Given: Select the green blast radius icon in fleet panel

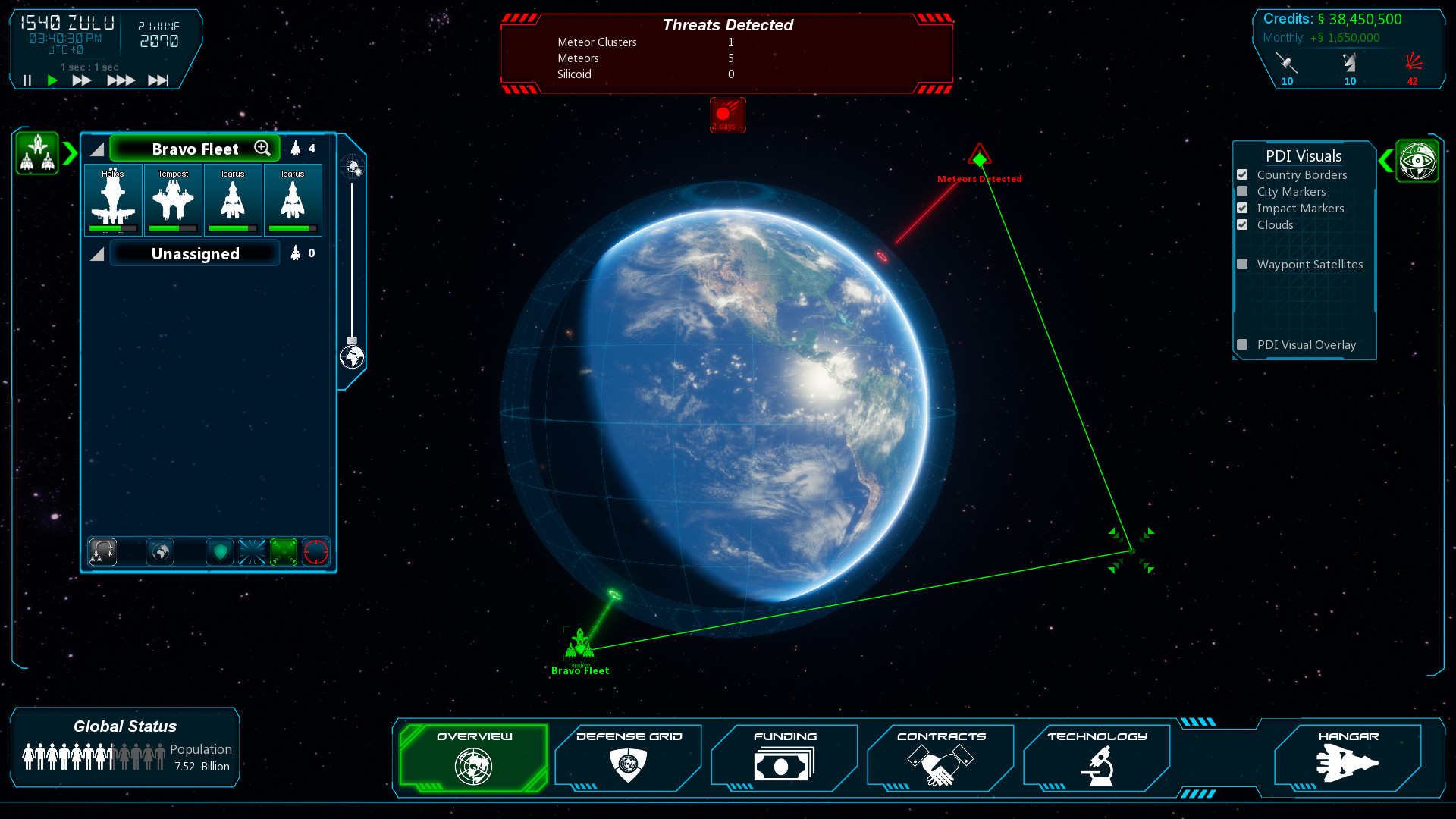Looking at the screenshot, I should click(x=283, y=551).
